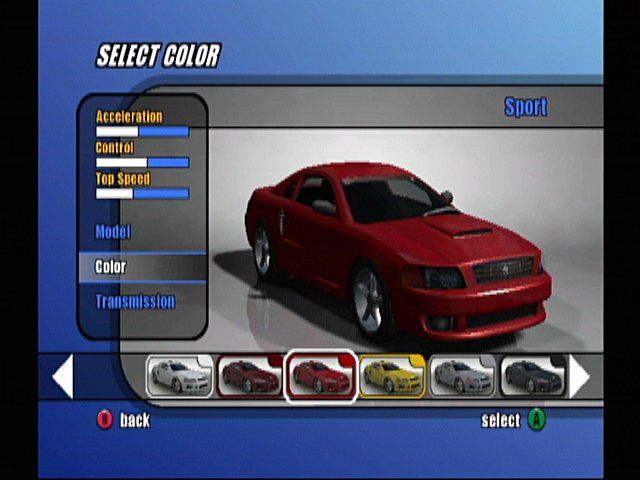This screenshot has width=640, height=480.
Task: Open the Transmission menu entry
Action: point(135,301)
